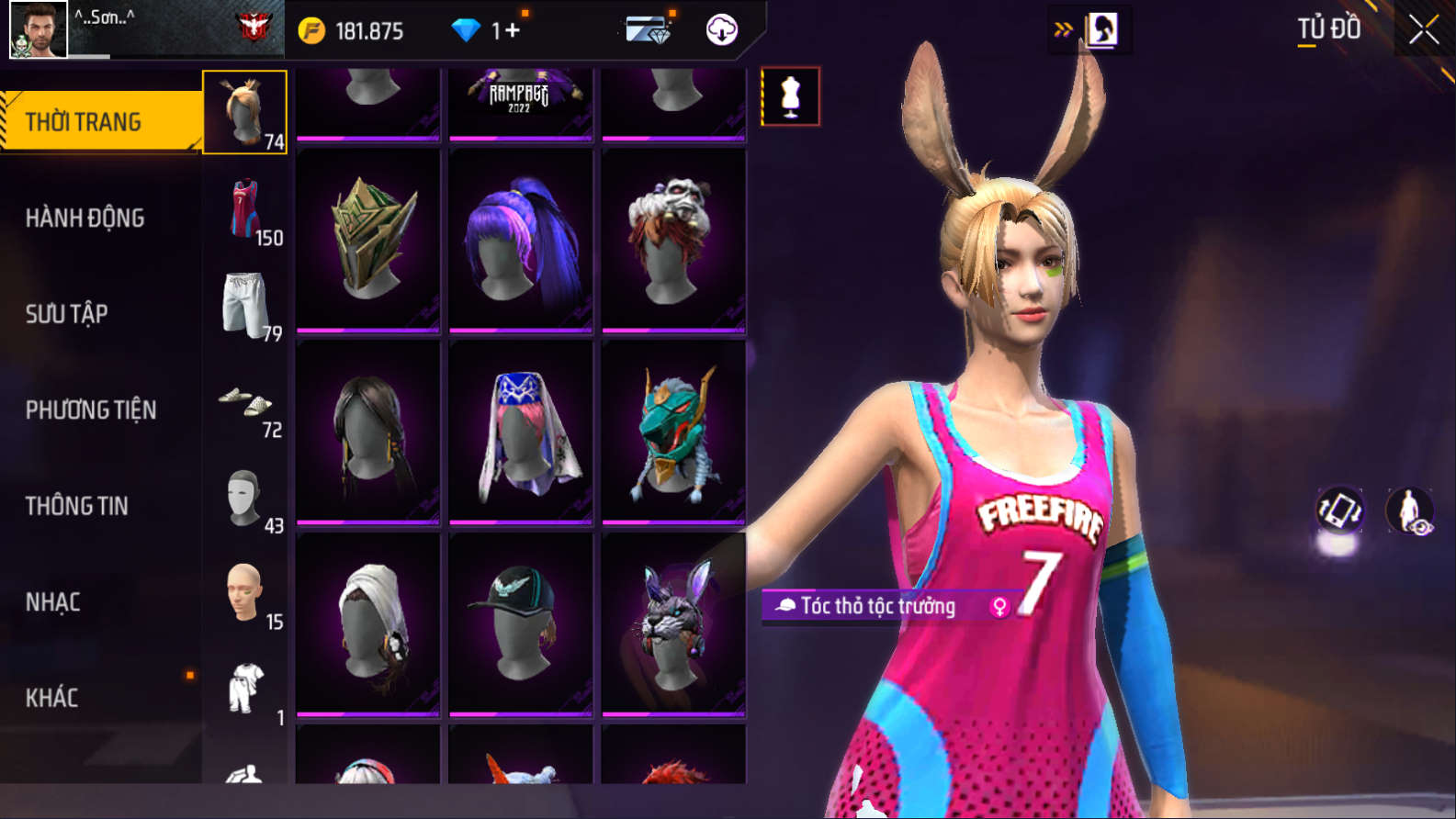Image resolution: width=1456 pixels, height=819 pixels.
Task: Toggle the character rotate view button
Action: pyautogui.click(x=1339, y=510)
